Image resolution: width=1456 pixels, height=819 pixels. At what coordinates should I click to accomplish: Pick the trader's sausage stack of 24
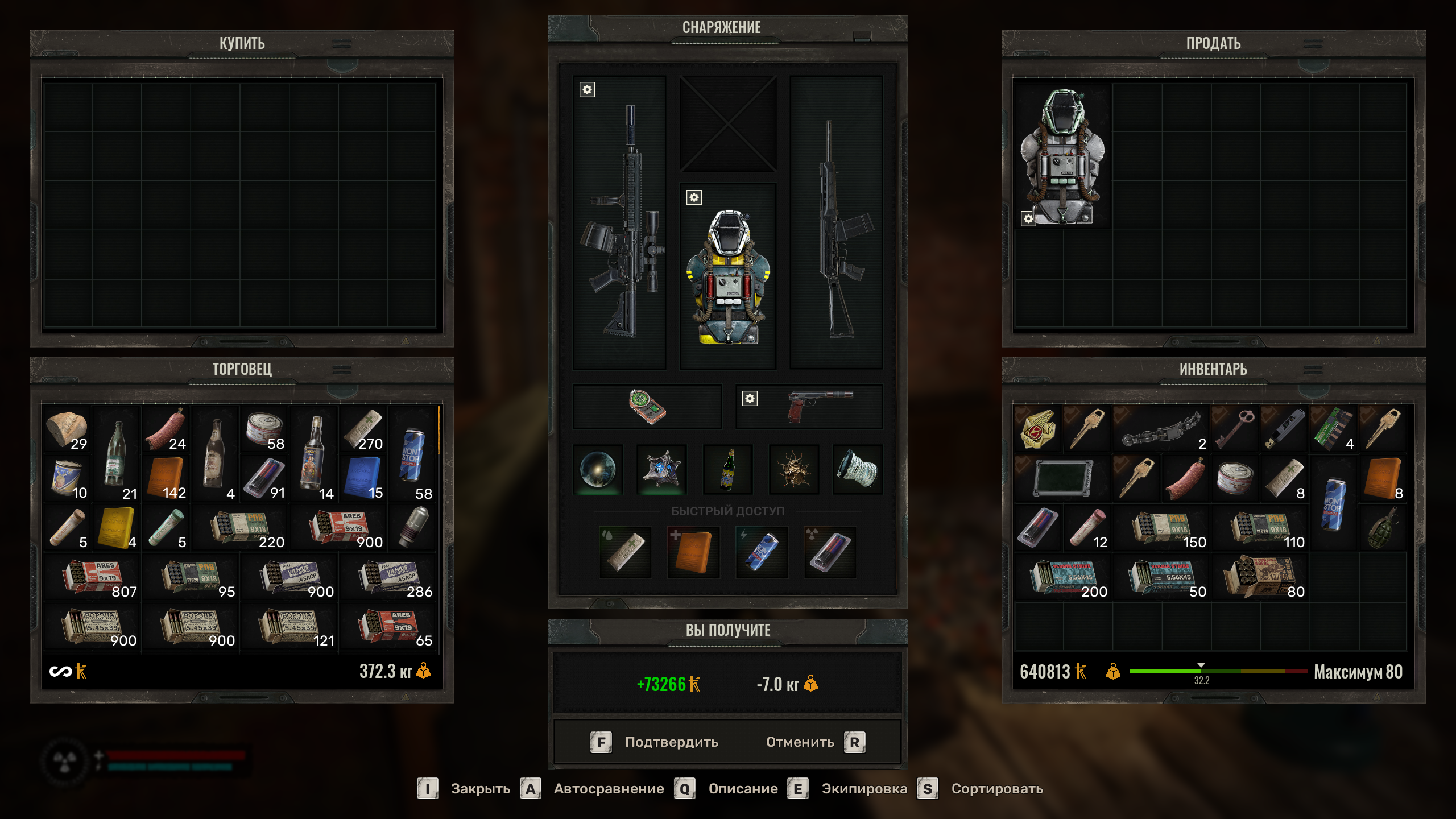pos(166,429)
